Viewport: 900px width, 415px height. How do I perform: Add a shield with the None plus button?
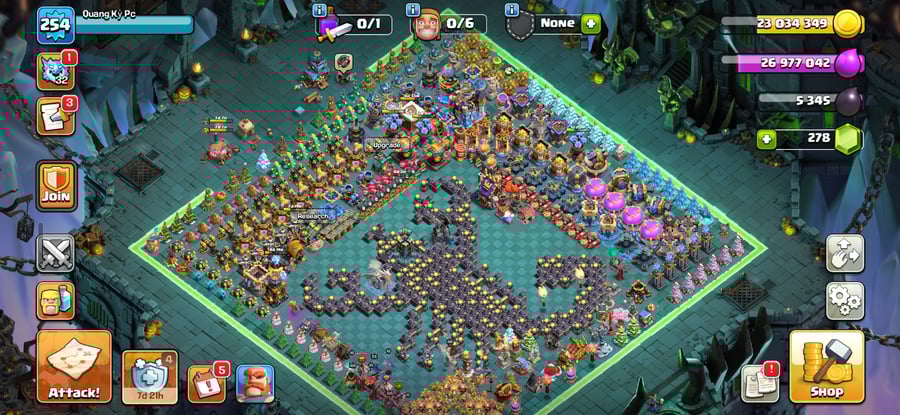tap(591, 23)
